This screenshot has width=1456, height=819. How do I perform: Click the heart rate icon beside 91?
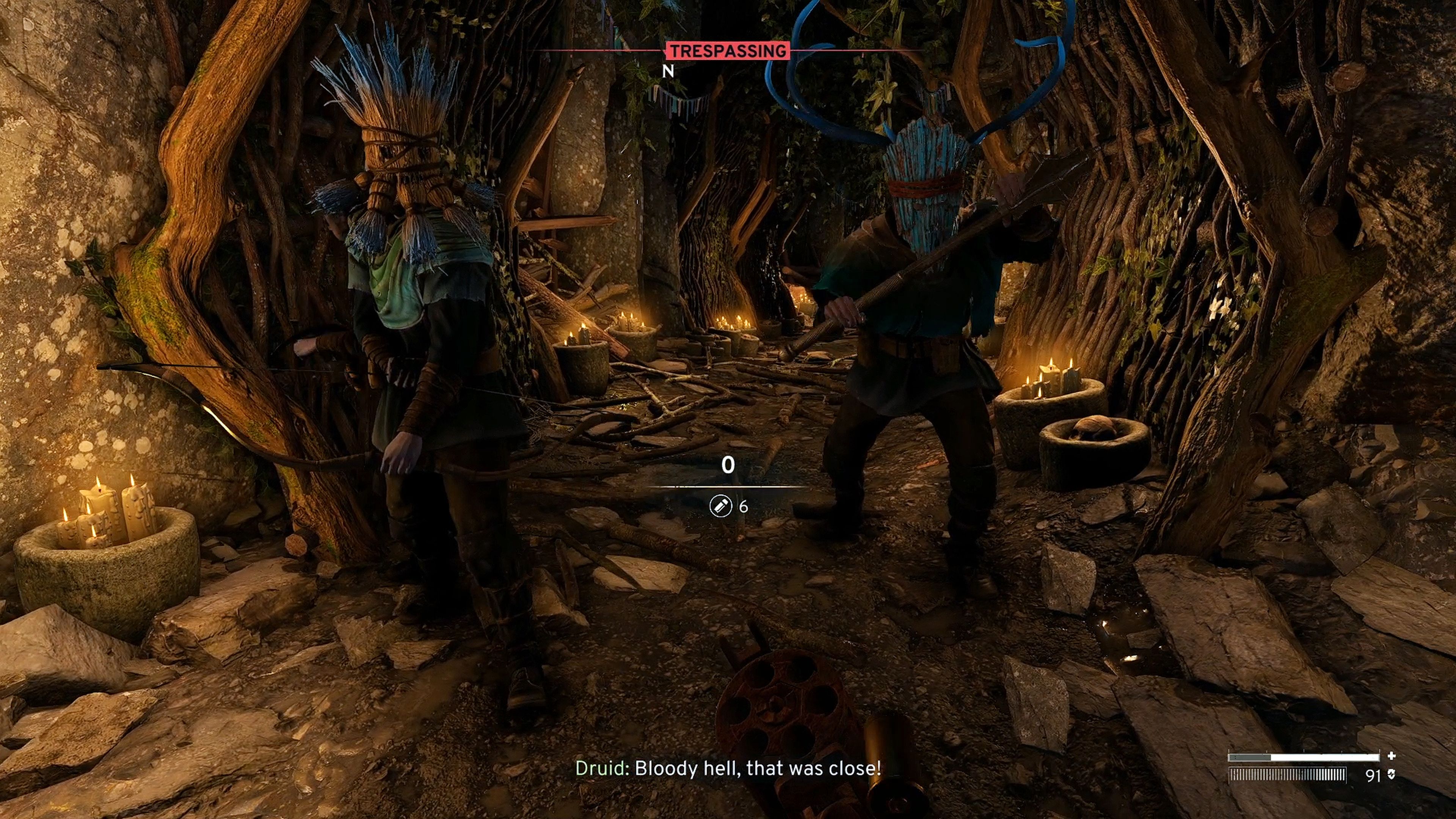click(1391, 775)
